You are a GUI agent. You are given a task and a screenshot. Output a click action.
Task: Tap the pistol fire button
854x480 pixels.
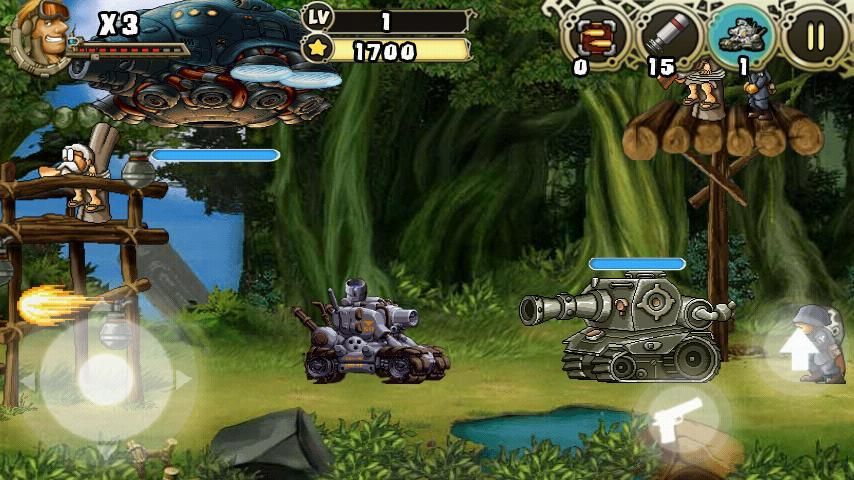672,420
